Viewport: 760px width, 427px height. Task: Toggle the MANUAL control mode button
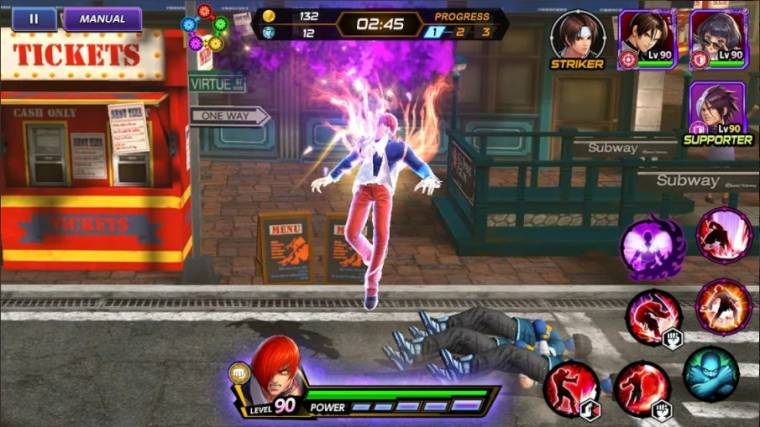pyautogui.click(x=102, y=19)
